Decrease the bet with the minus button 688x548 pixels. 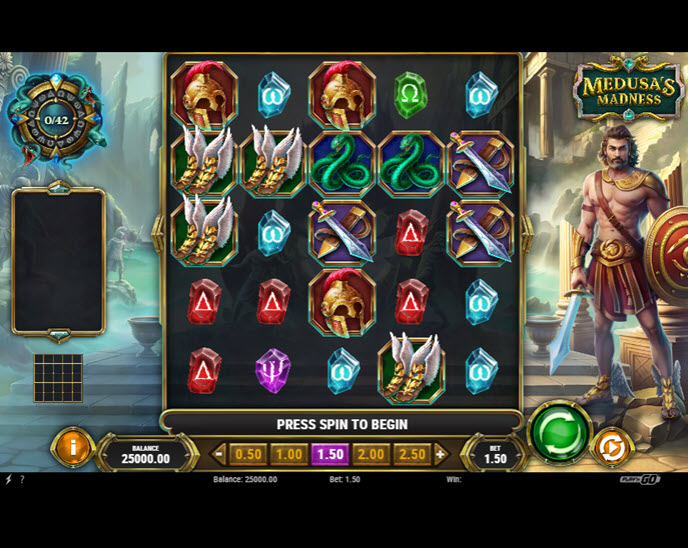(220, 454)
